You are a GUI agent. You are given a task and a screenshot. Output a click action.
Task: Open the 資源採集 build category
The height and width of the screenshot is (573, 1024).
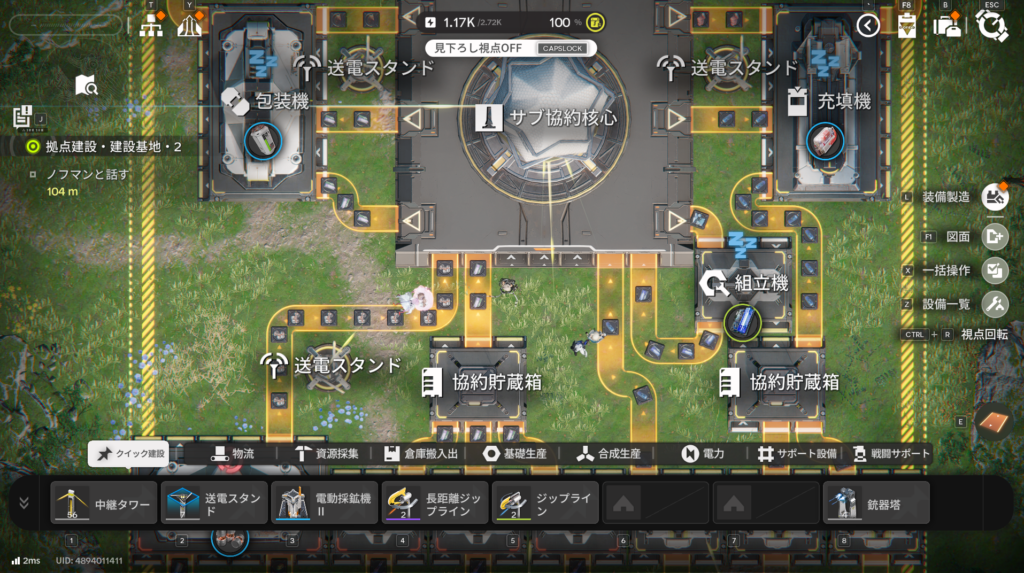[329, 454]
